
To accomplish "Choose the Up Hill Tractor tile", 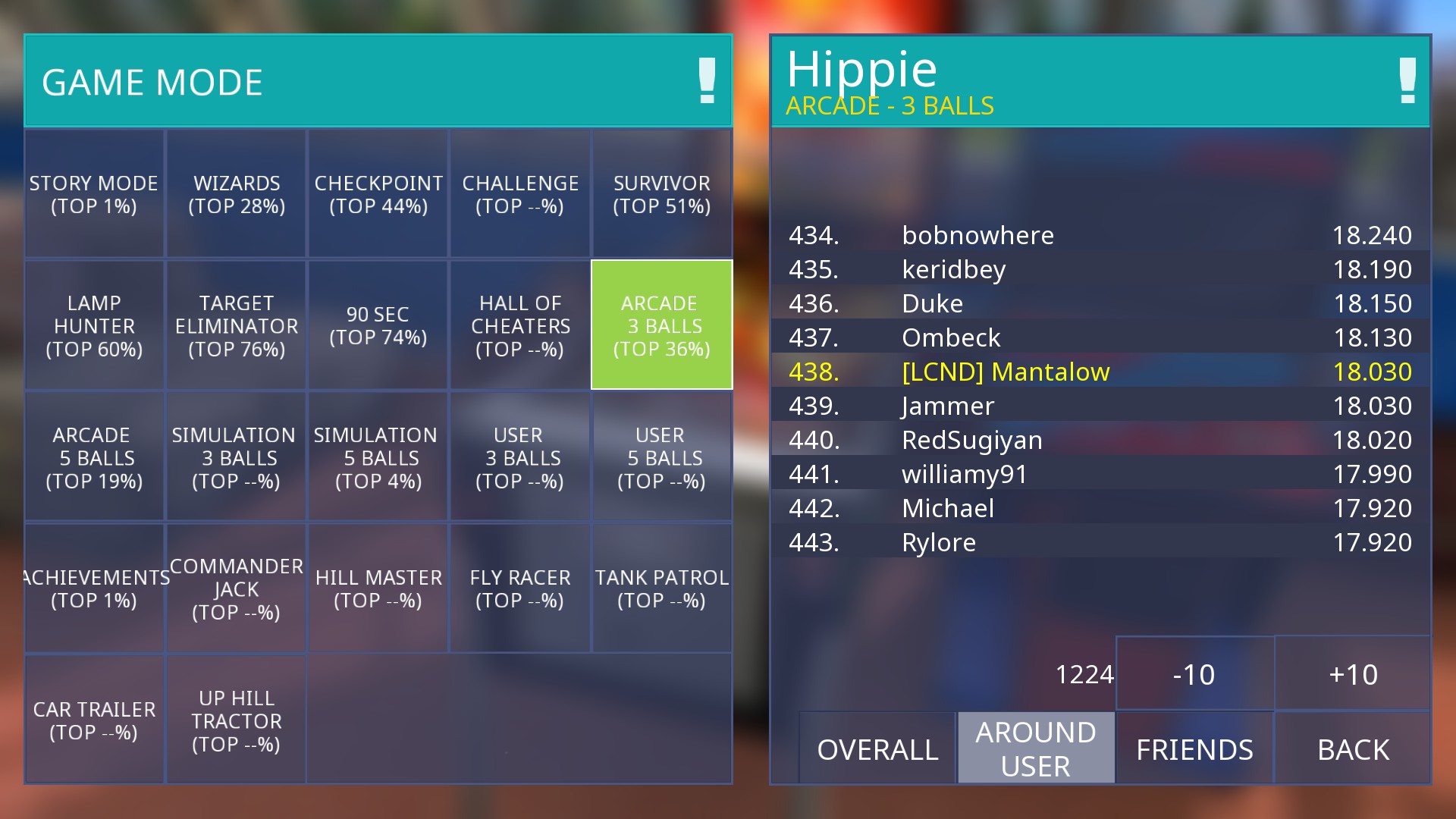I will [x=237, y=720].
